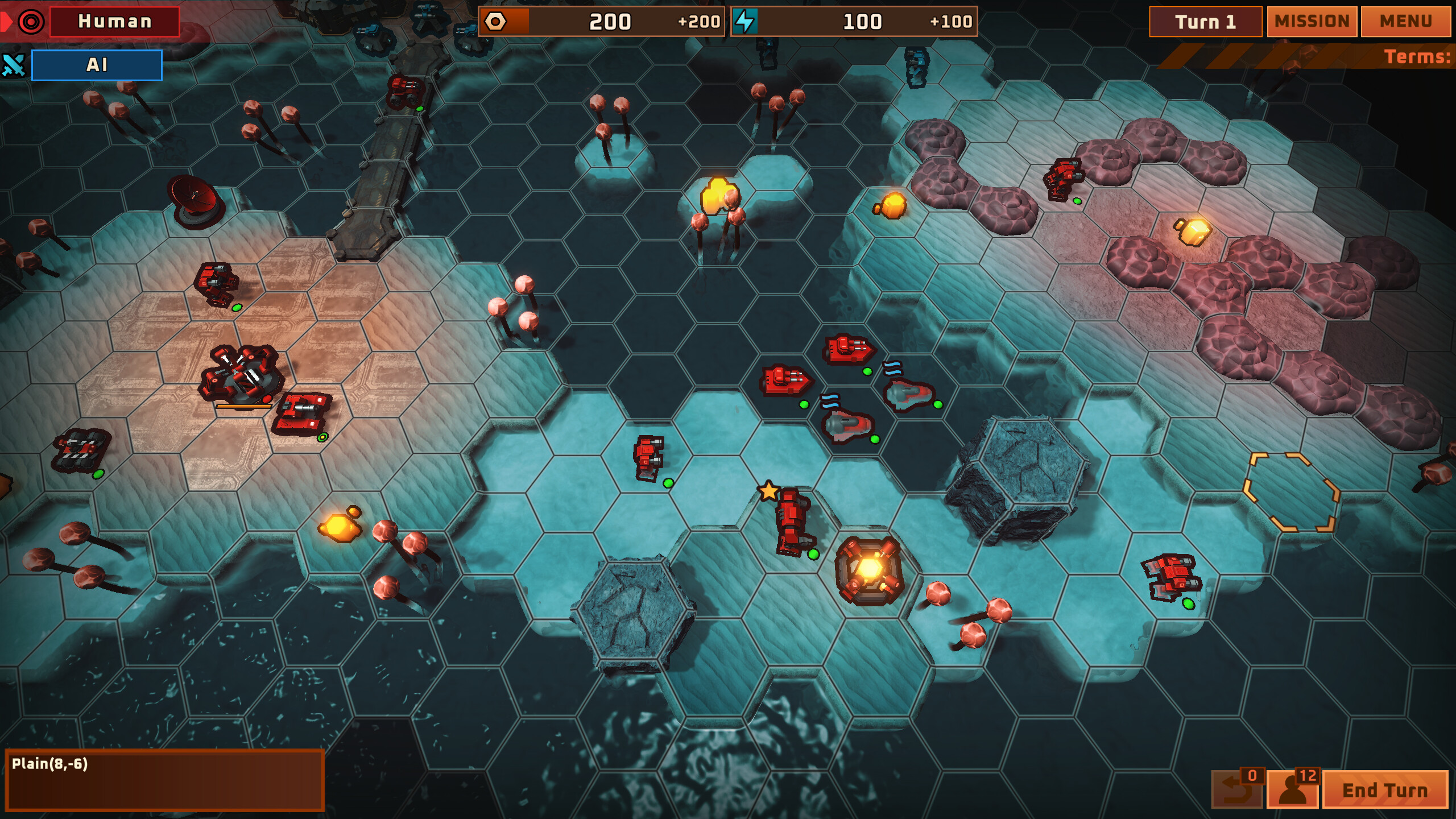Click the target icon beside the Human banner
This screenshot has height=819, width=1456.
(30, 22)
